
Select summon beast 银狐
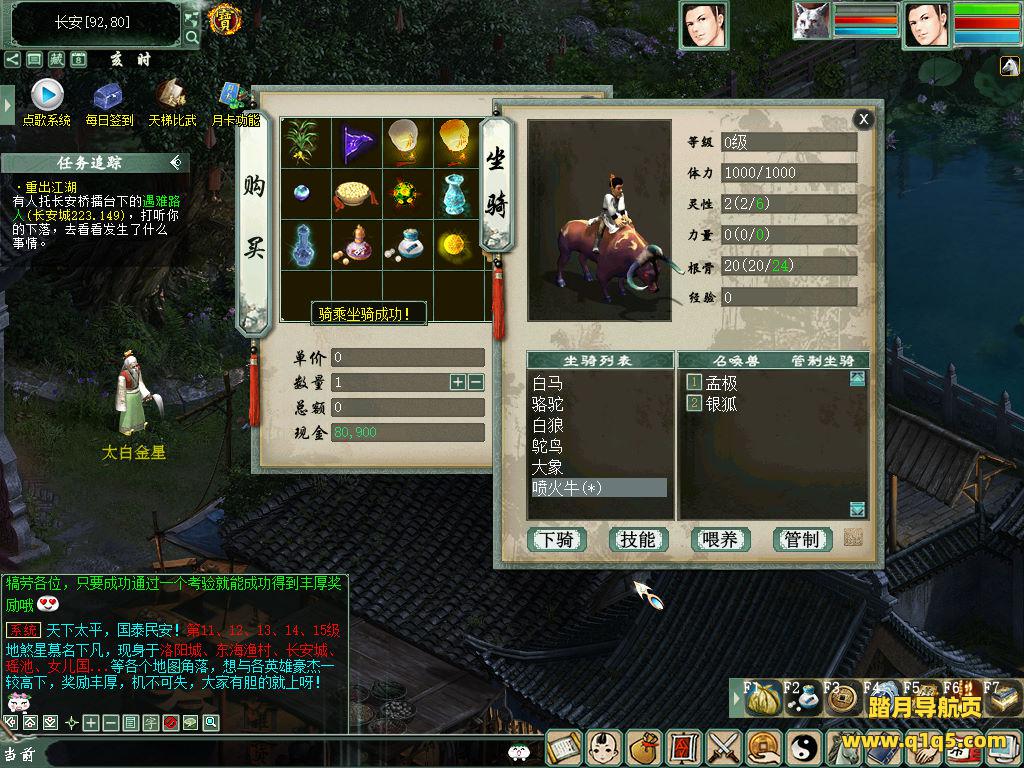pyautogui.click(x=721, y=404)
